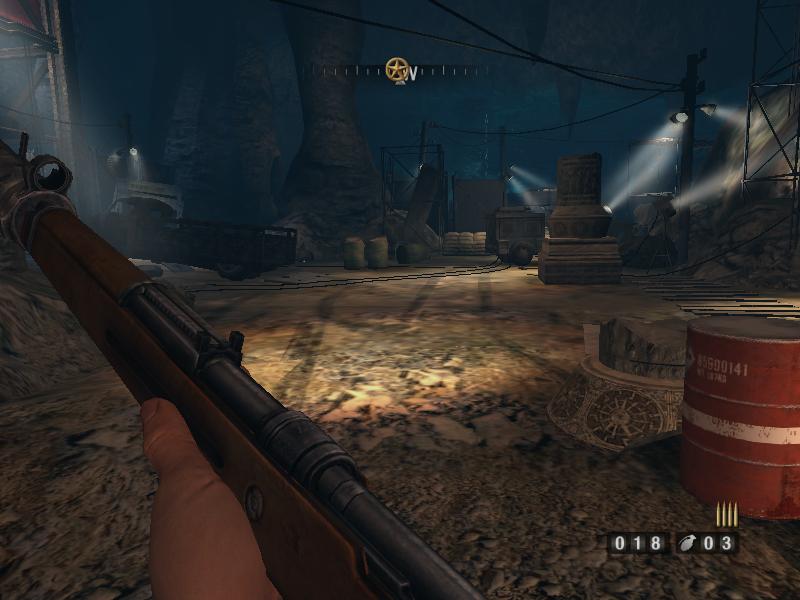Select the grenade icon beside the ammo counter
This screenshot has width=800, height=600.
[x=687, y=544]
